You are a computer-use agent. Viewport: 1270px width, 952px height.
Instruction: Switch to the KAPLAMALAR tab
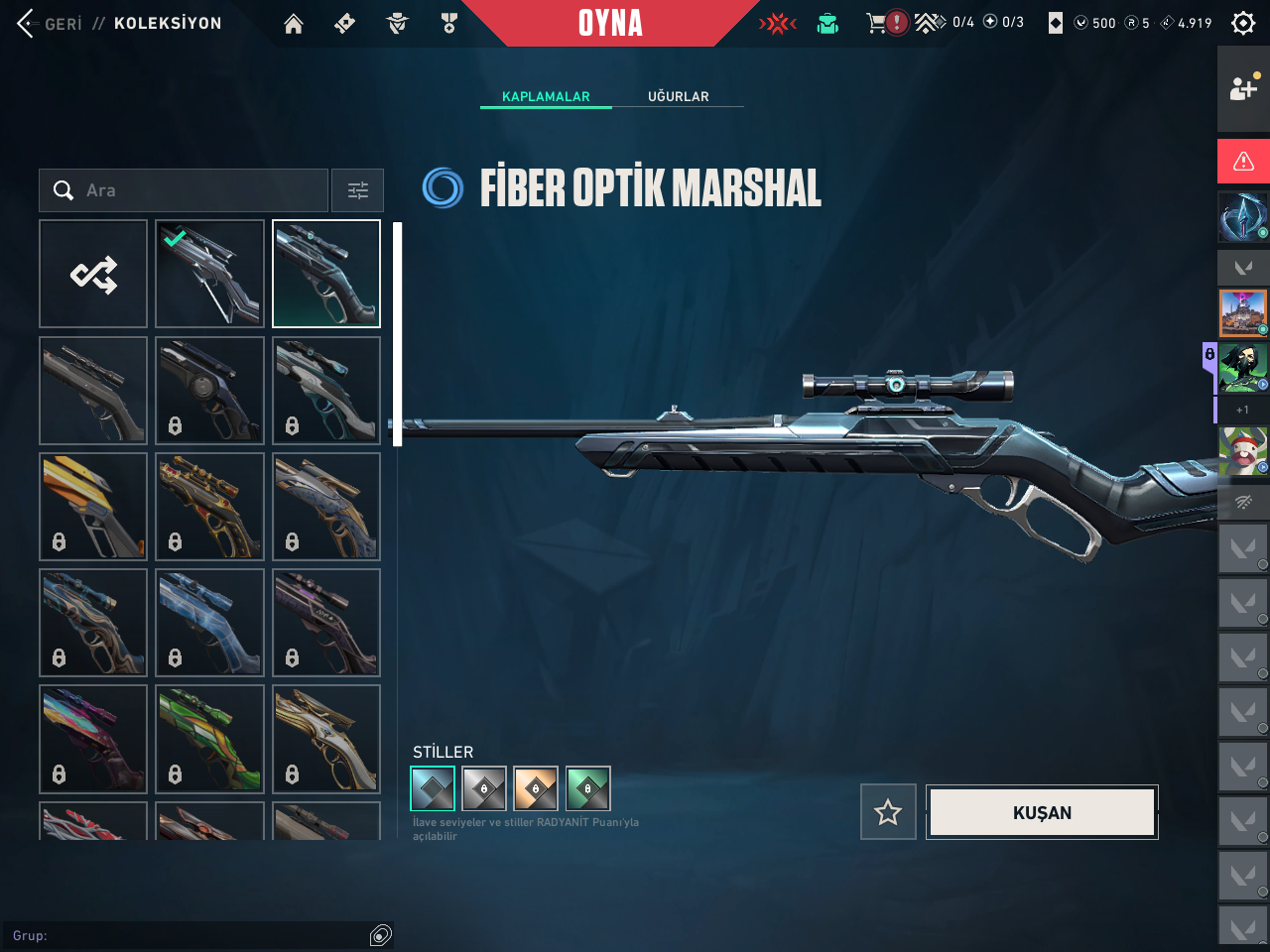click(x=546, y=96)
